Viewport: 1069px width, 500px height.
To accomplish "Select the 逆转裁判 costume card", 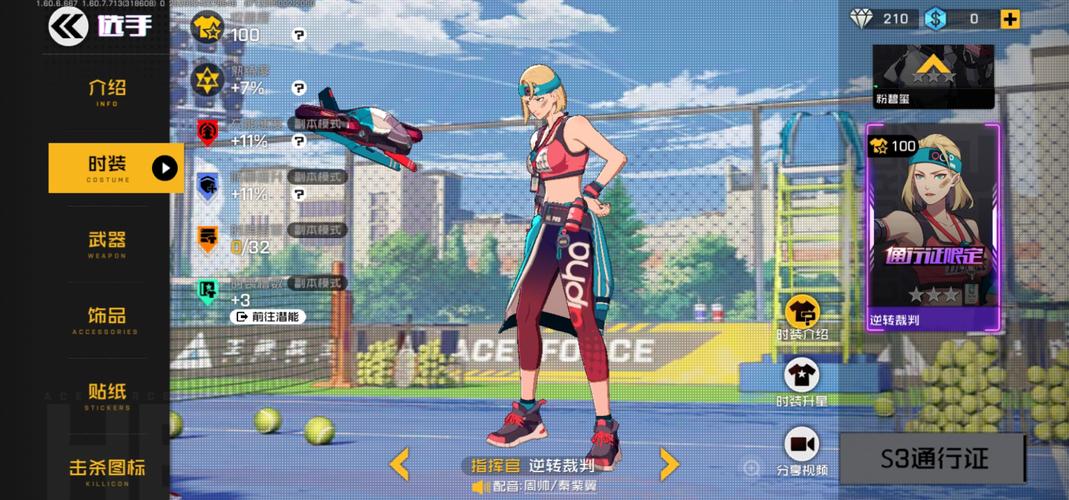I will (x=932, y=229).
